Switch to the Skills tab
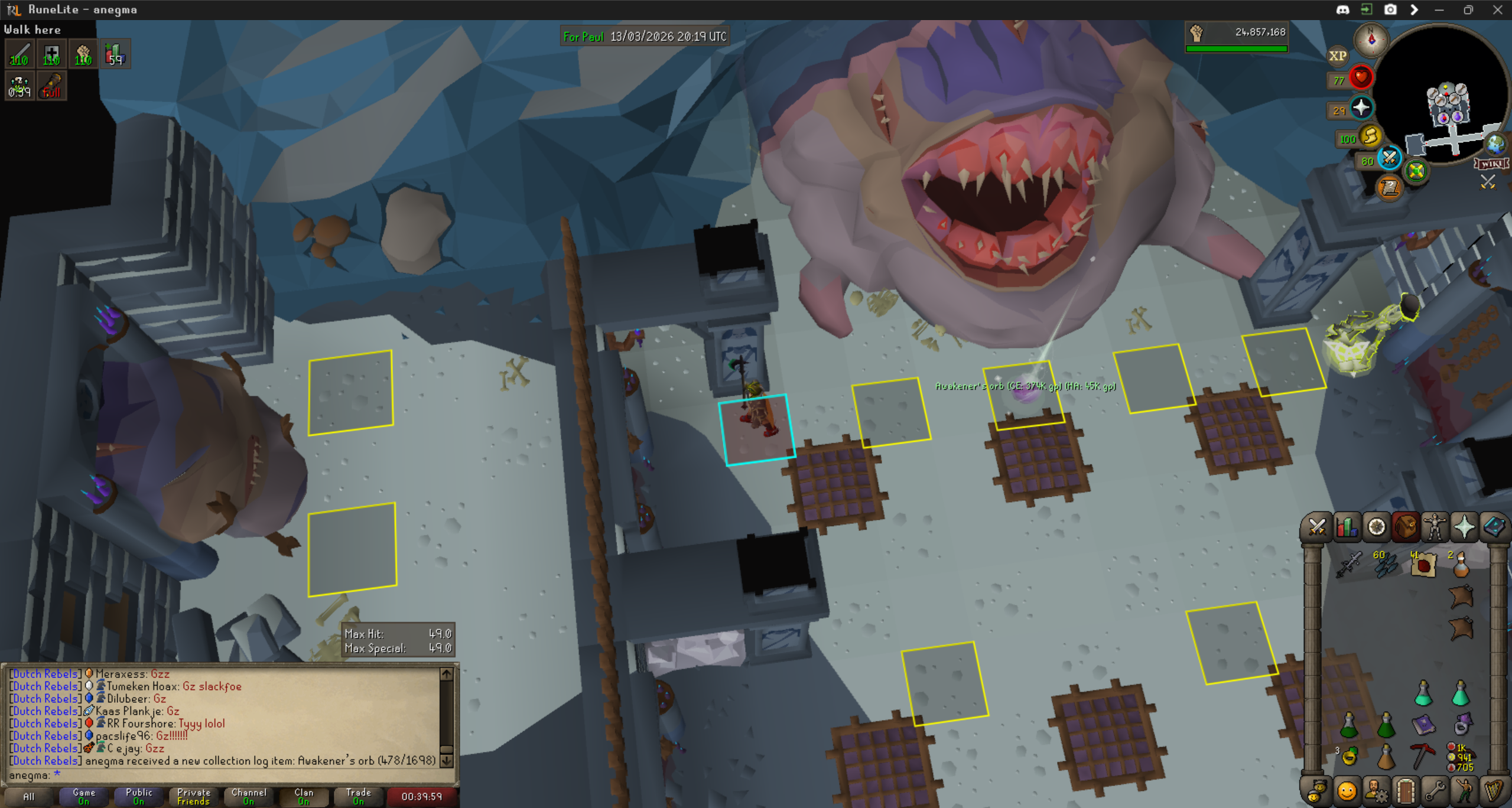Screen dimensions: 1512x808 coord(1347,527)
